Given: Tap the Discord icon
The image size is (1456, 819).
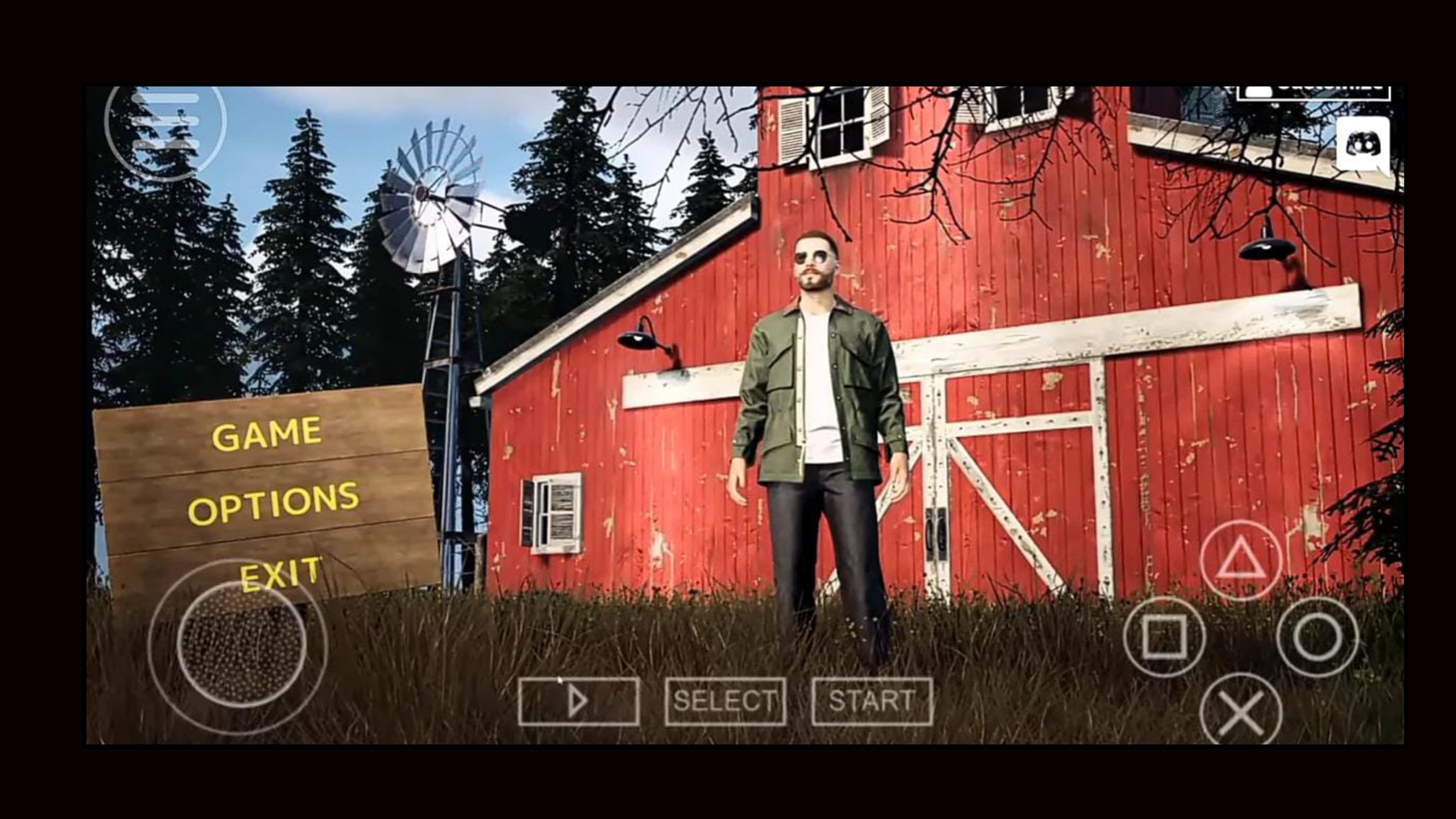Looking at the screenshot, I should click(1361, 146).
